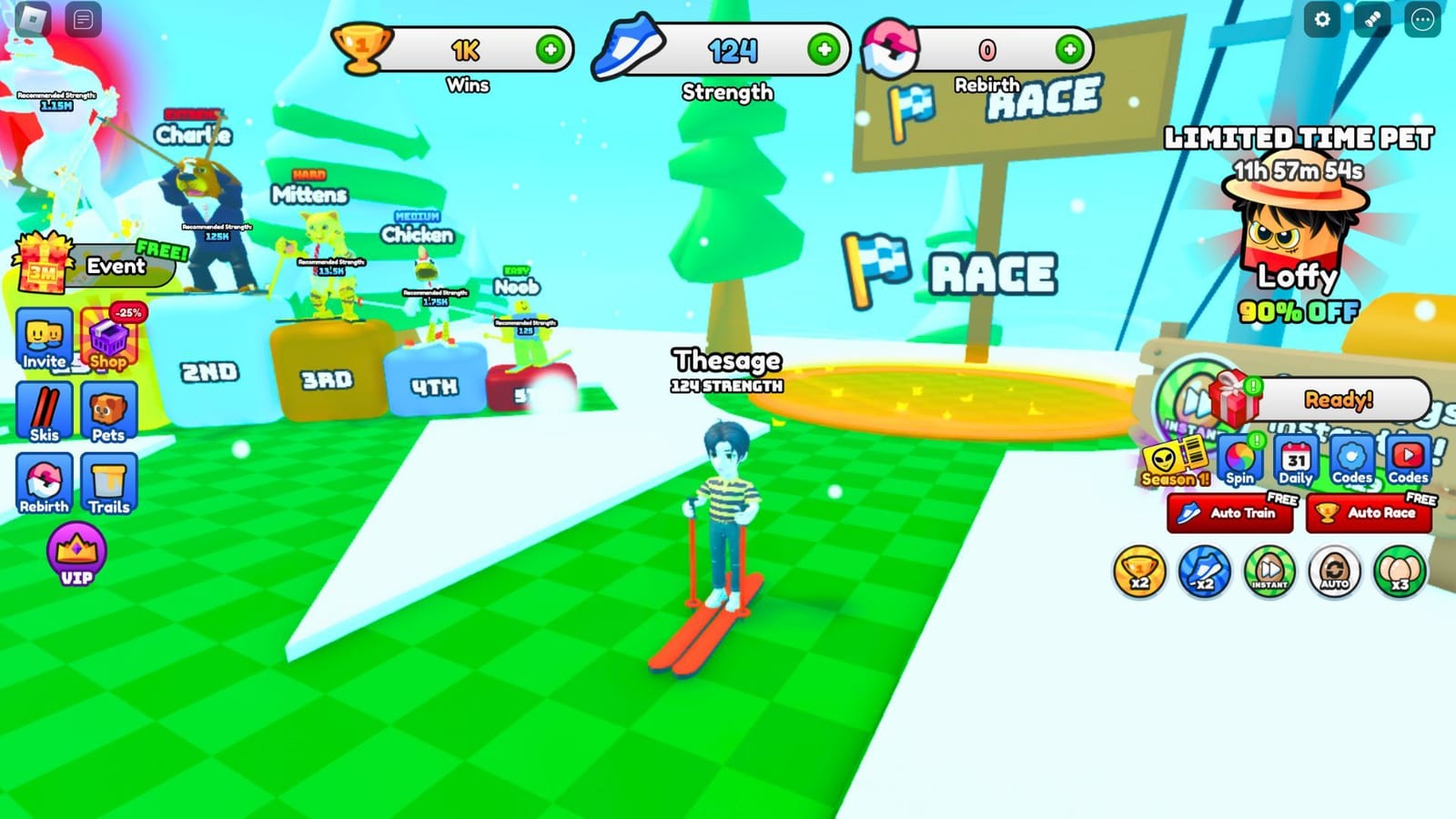Enable Auto Race
Image resolution: width=1456 pixels, height=819 pixels.
pos(1367,512)
